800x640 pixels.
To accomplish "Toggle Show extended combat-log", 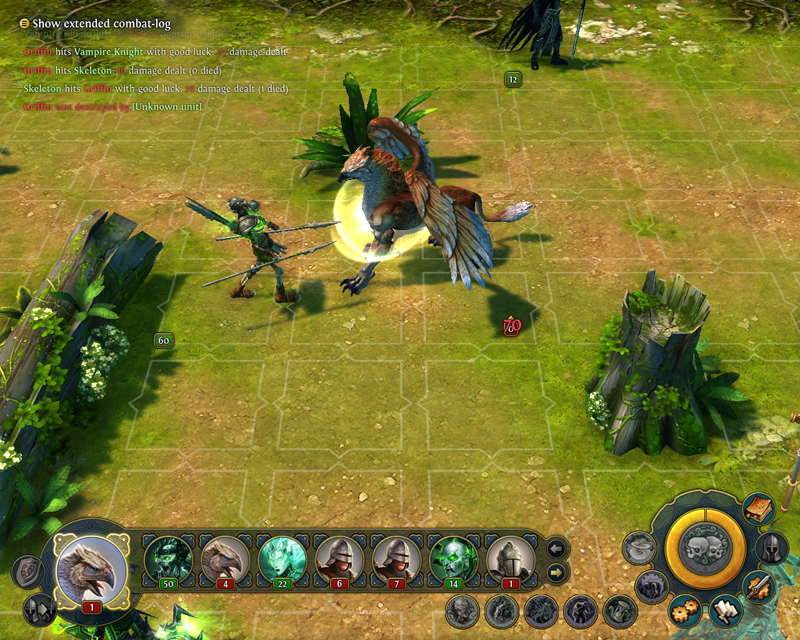I will point(25,22).
